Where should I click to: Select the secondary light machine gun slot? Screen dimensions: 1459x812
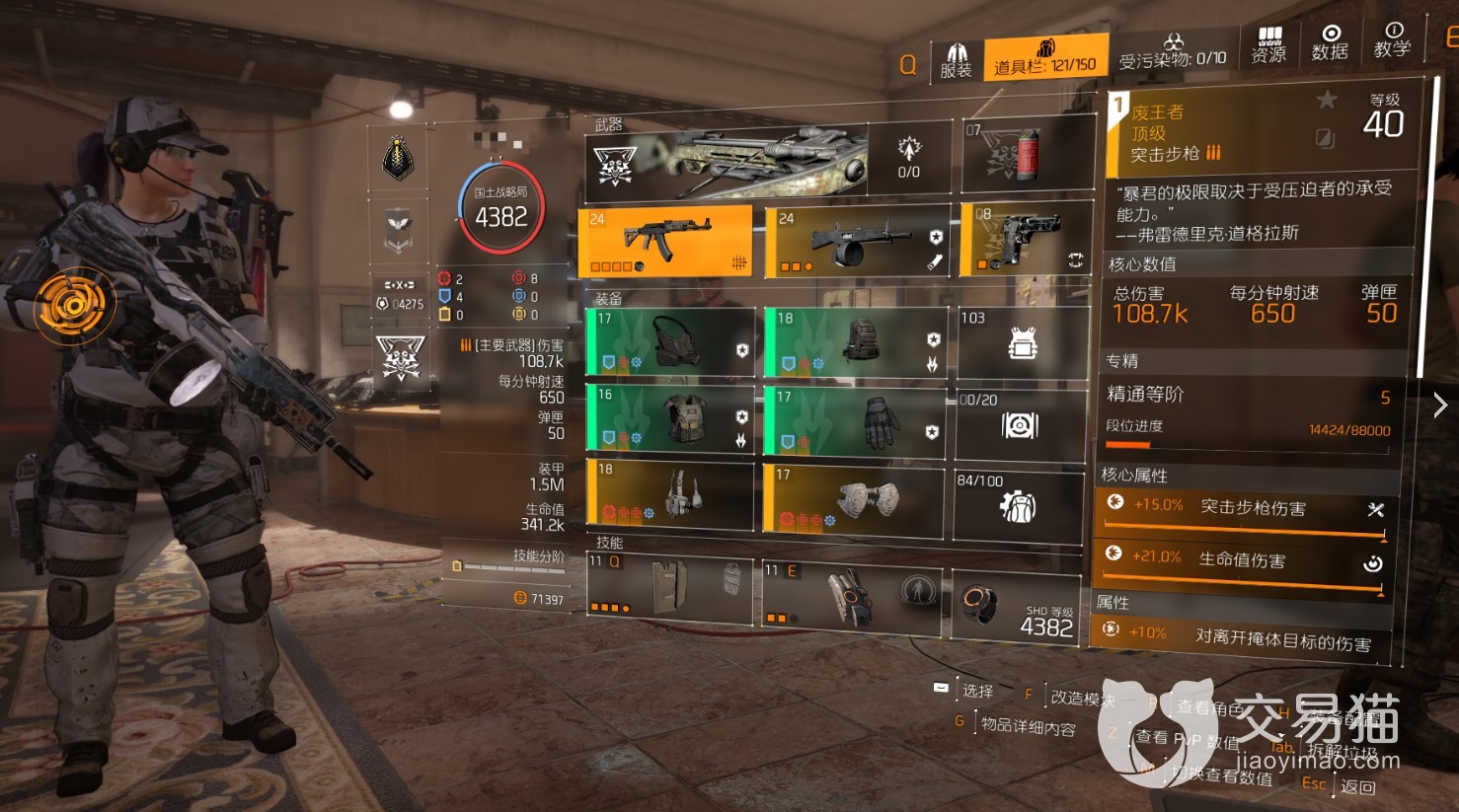pos(856,242)
